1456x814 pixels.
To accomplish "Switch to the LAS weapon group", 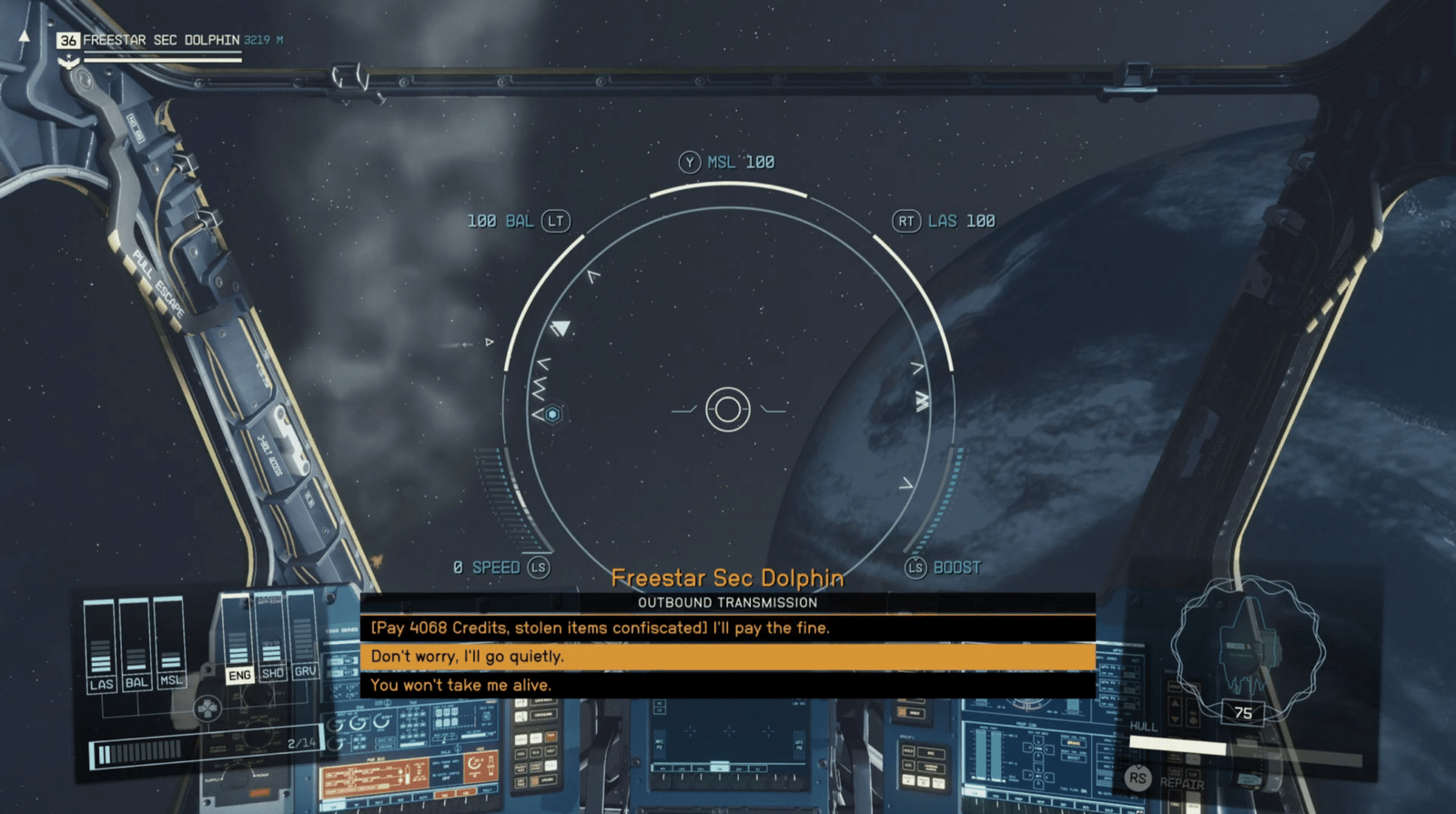I will click(x=103, y=684).
